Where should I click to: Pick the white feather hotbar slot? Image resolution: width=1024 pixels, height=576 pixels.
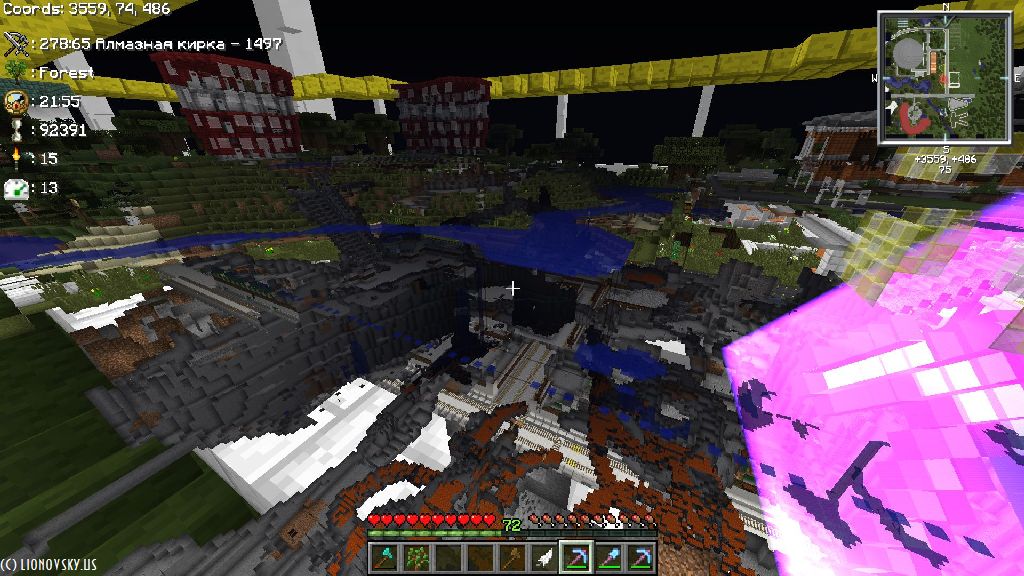click(544, 557)
